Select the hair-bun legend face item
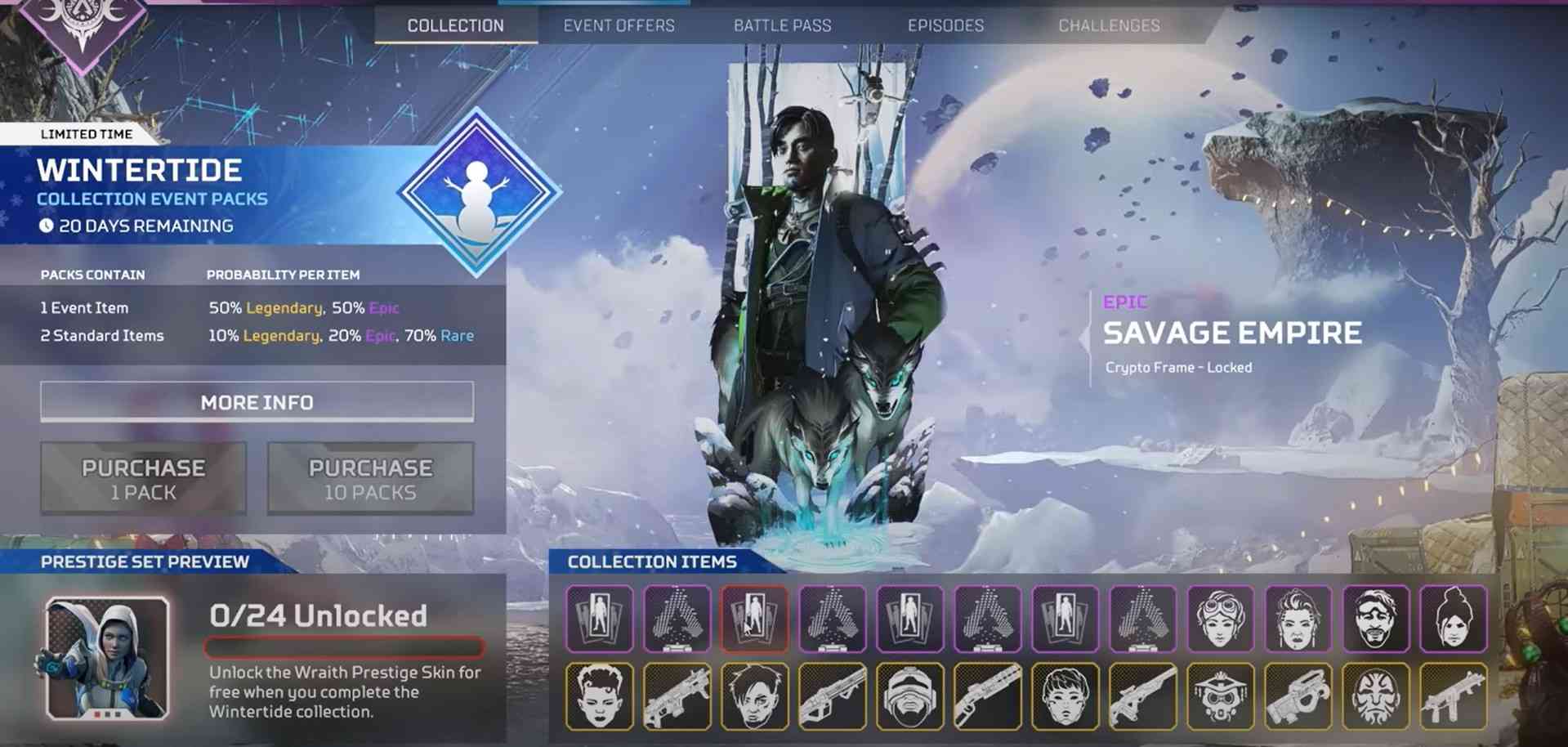 coord(1453,619)
